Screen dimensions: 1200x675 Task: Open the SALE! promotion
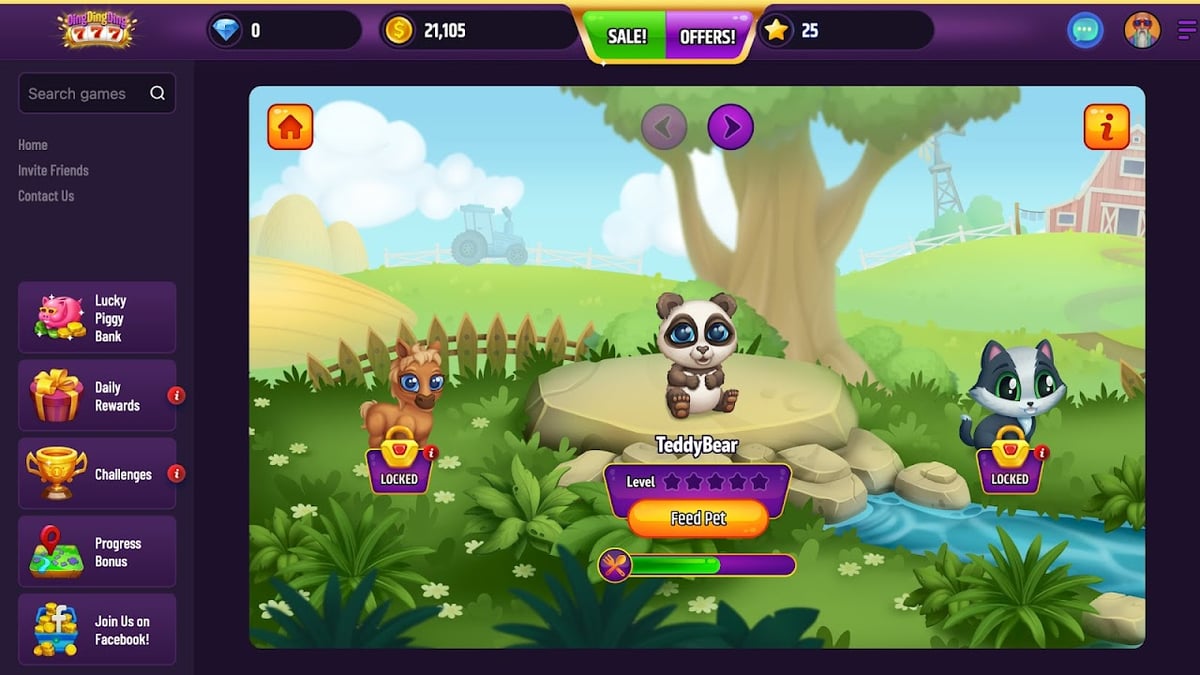point(627,37)
